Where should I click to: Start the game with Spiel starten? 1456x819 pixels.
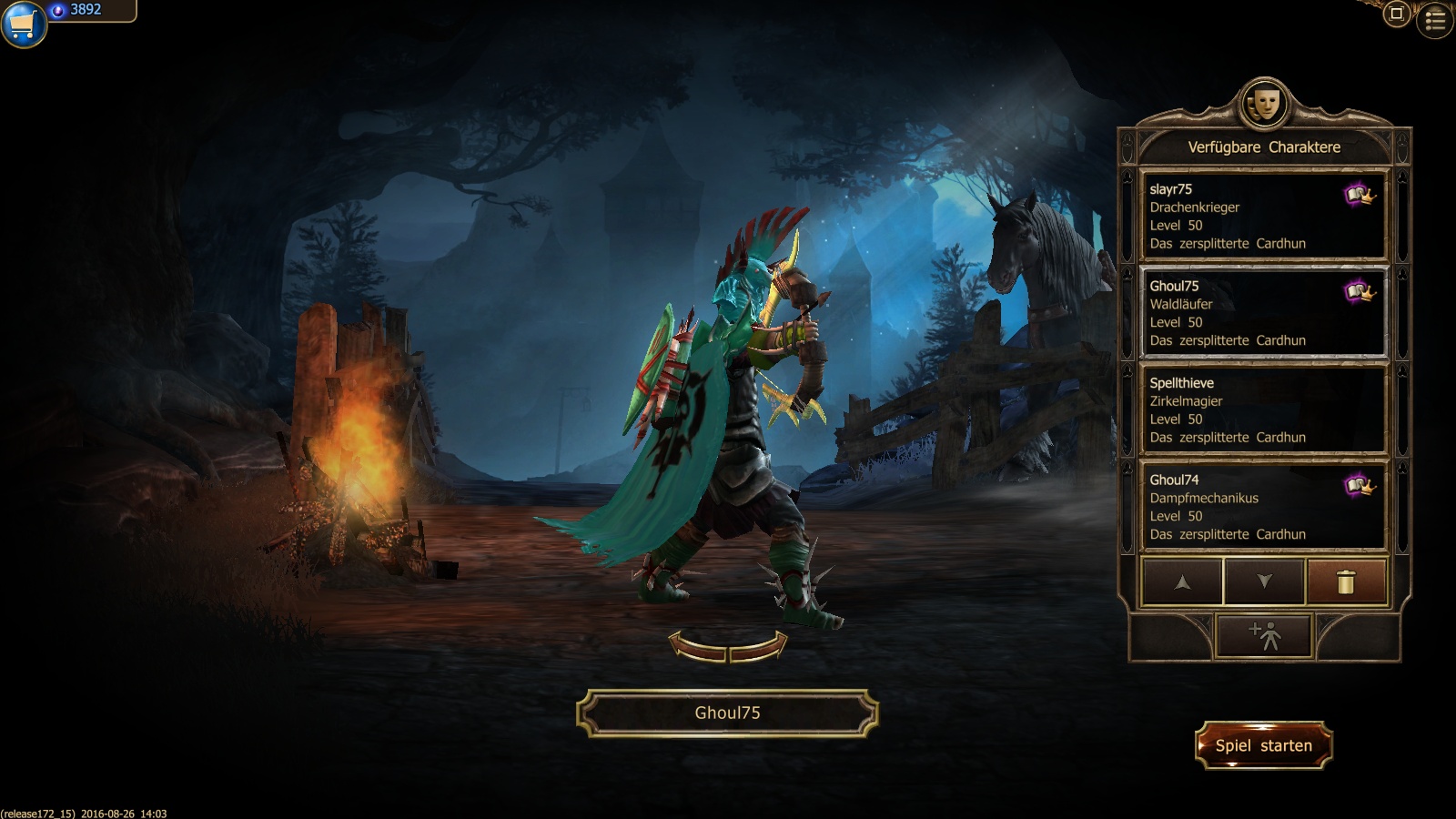point(1263,745)
